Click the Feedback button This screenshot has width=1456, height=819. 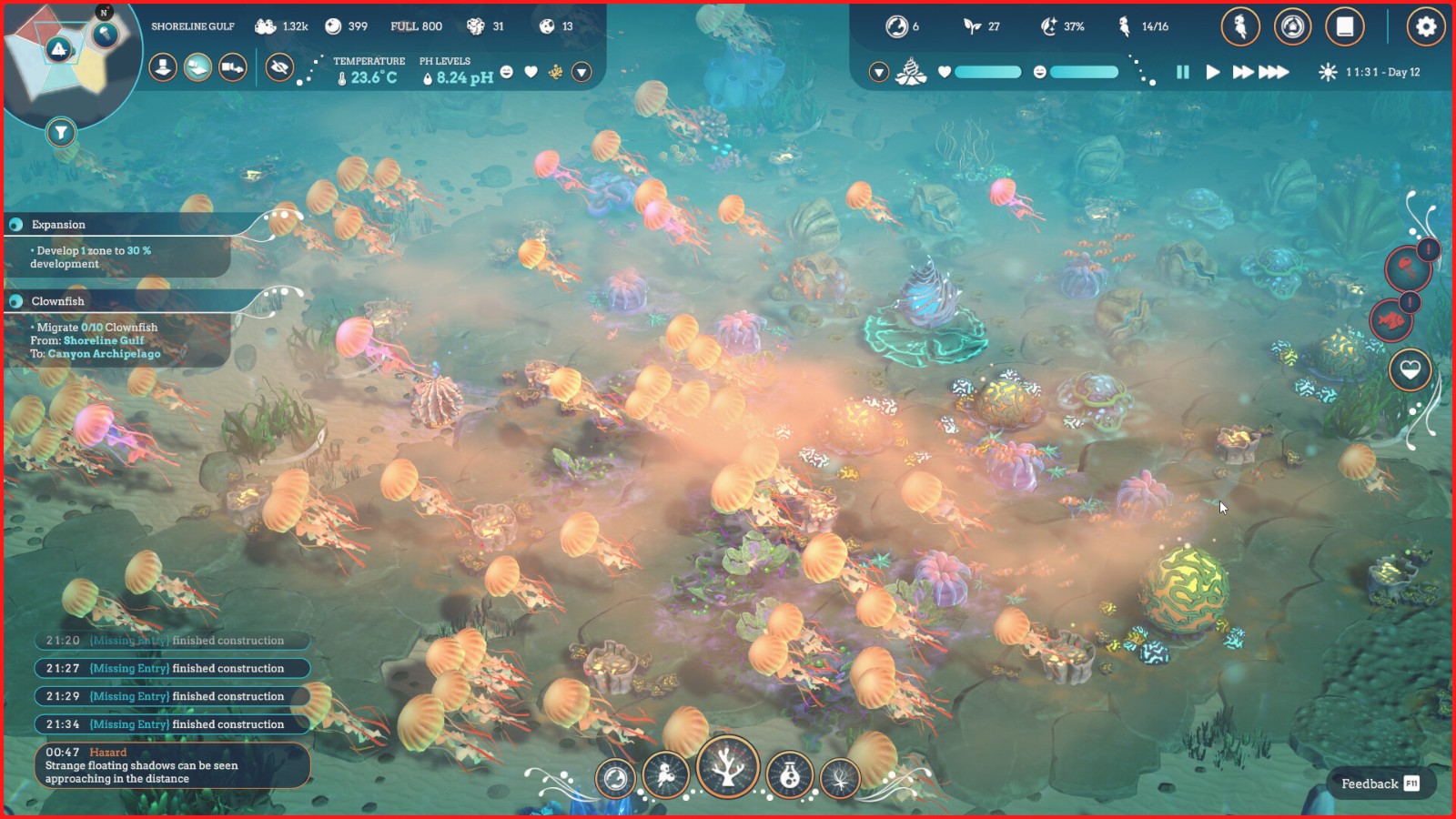click(x=1379, y=784)
